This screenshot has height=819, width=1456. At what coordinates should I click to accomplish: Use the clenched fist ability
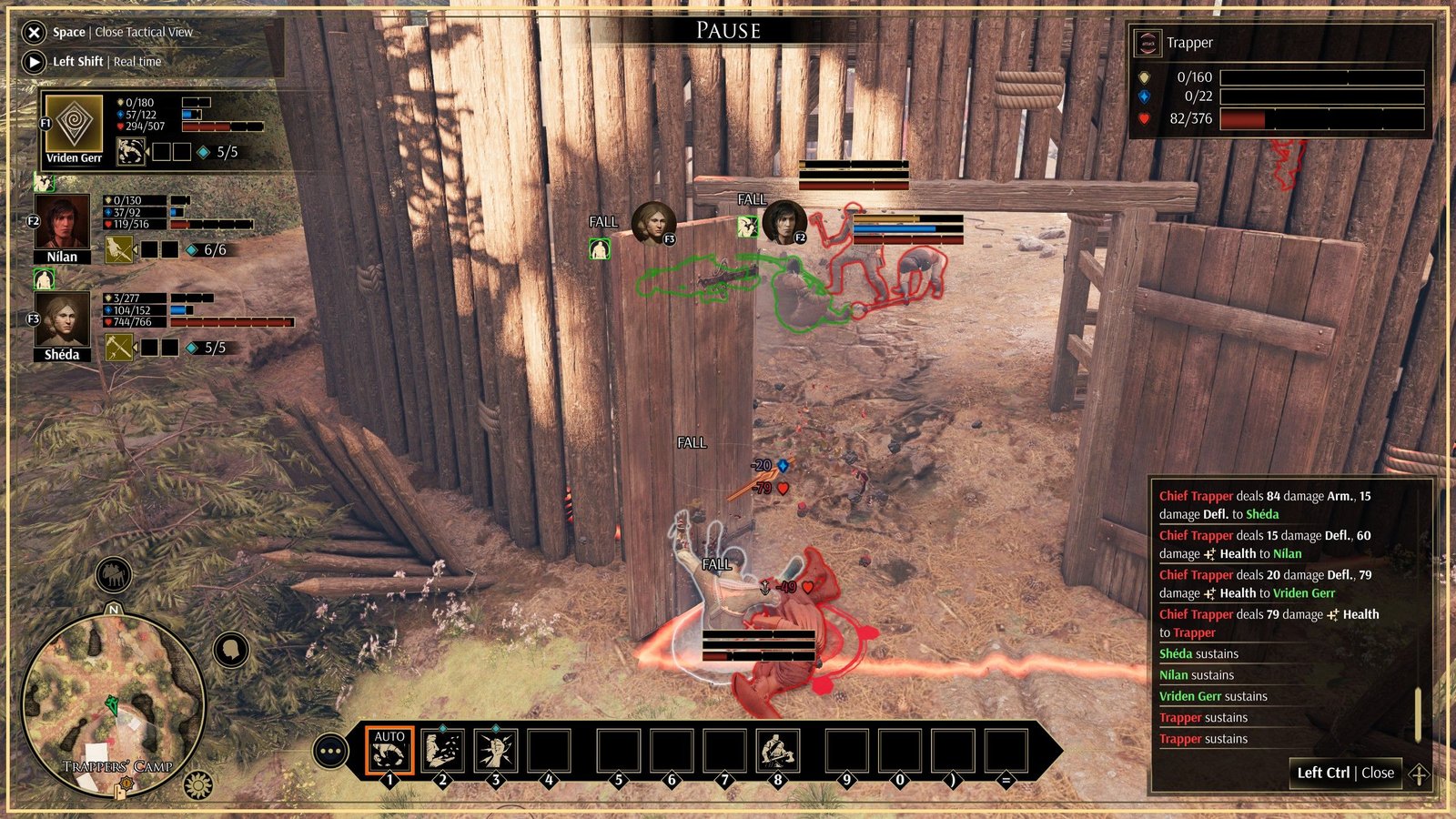click(x=496, y=752)
